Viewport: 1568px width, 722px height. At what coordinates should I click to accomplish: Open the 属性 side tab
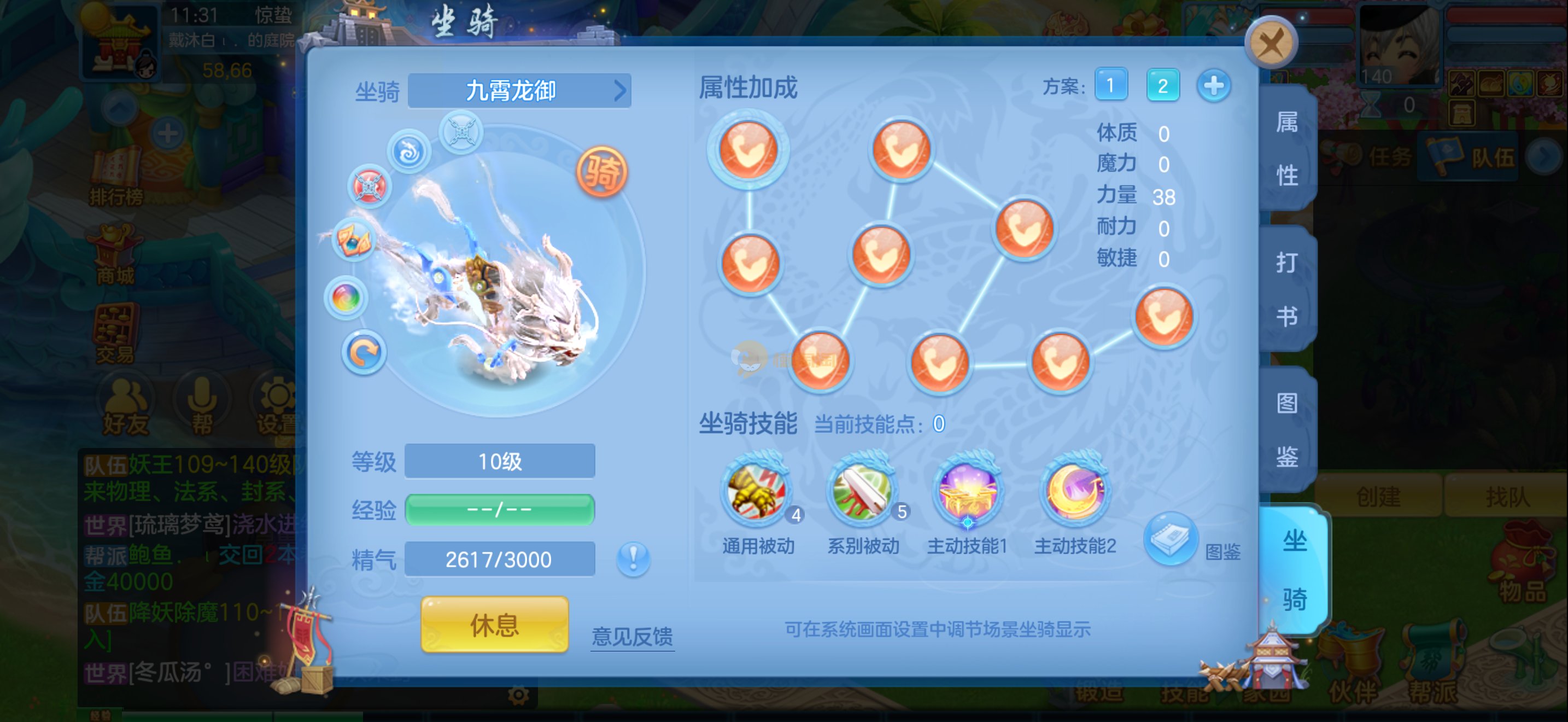[x=1287, y=149]
